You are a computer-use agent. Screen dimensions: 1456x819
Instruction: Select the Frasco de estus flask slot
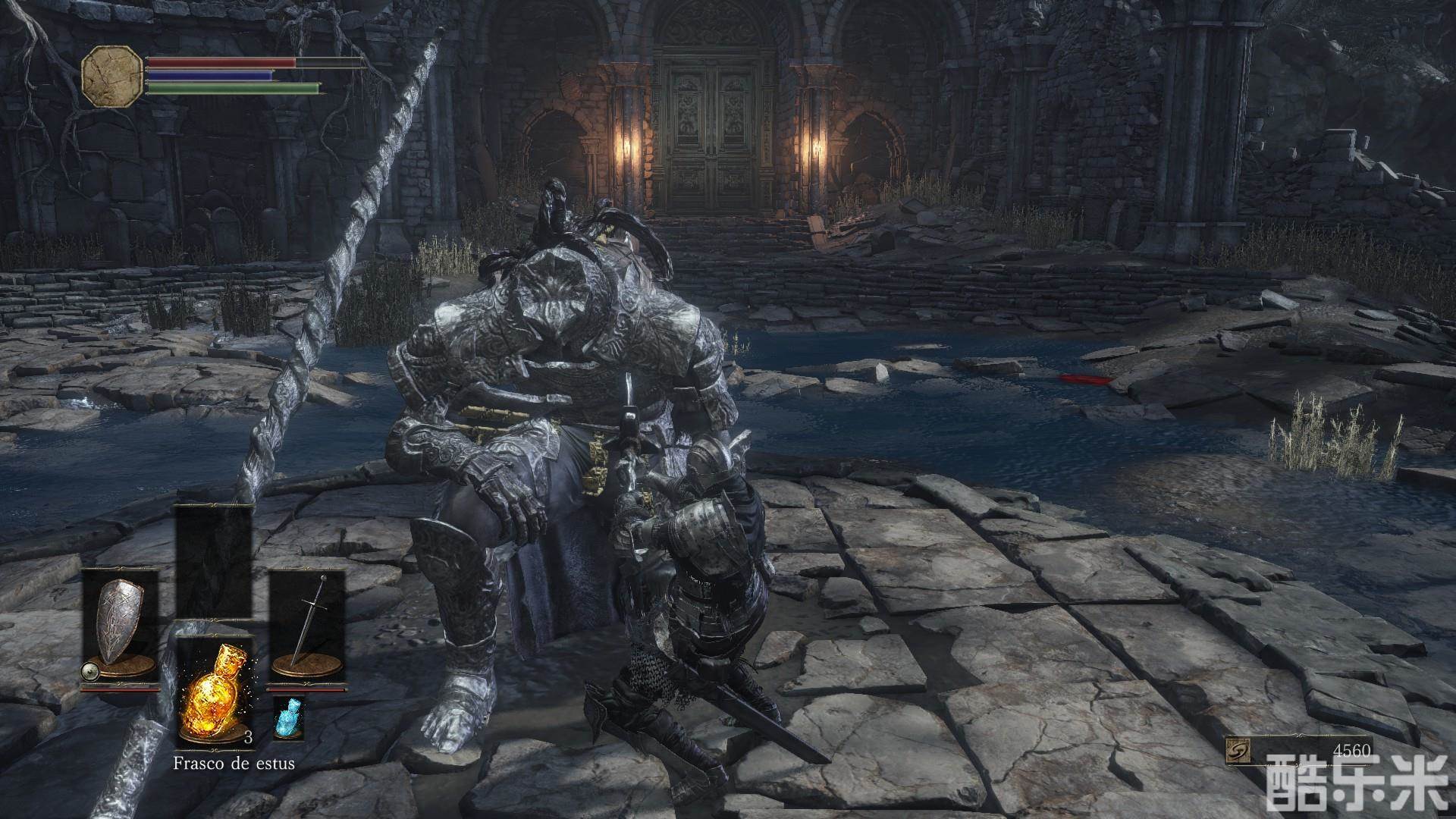pyautogui.click(x=213, y=691)
